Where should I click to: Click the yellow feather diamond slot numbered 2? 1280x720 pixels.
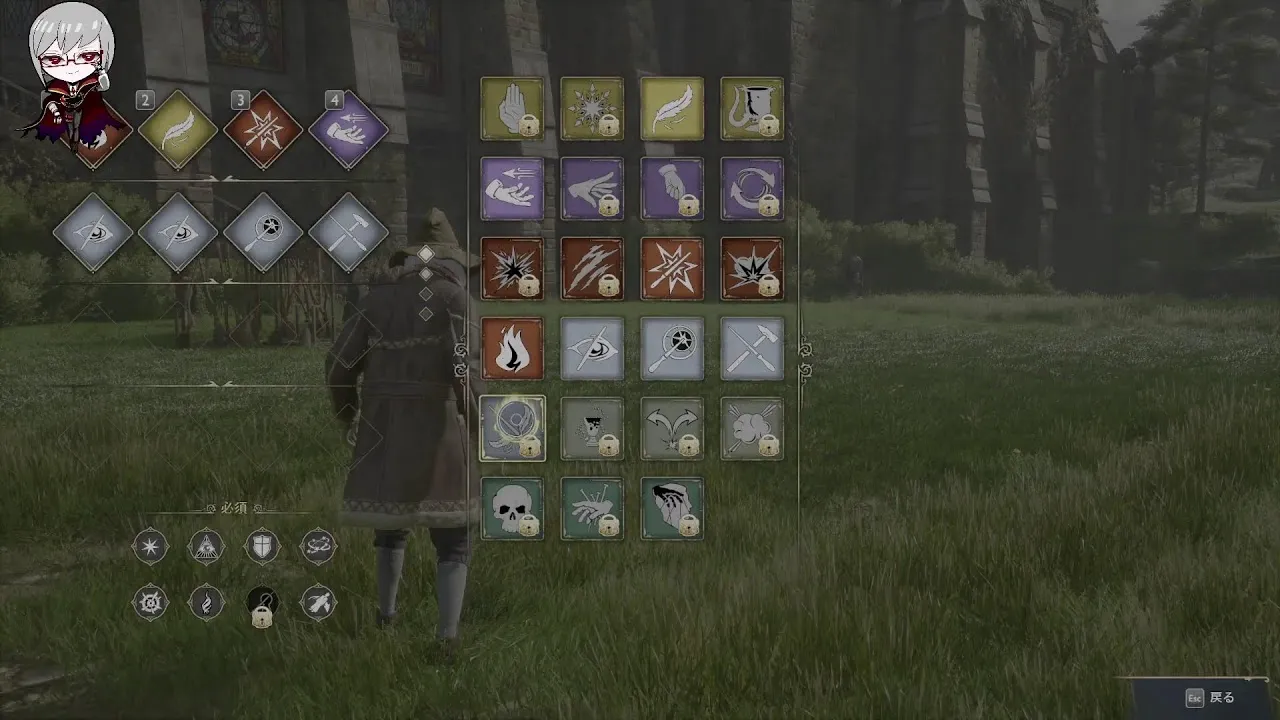point(178,130)
